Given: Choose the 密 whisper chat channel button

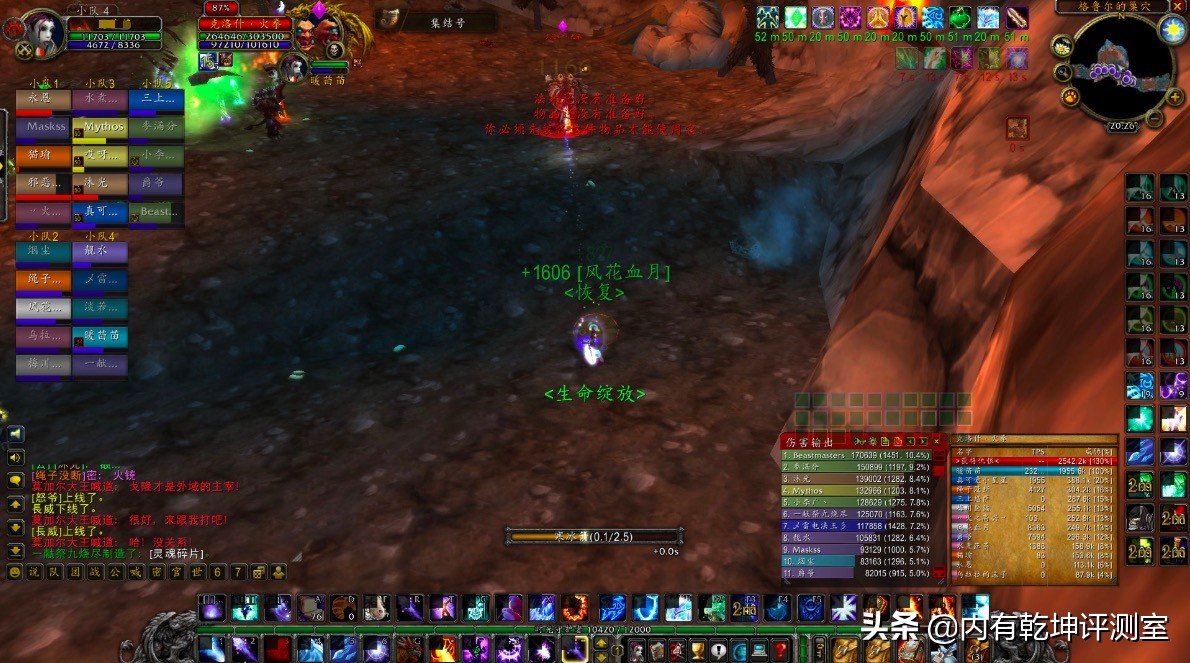Looking at the screenshot, I should click(x=155, y=572).
